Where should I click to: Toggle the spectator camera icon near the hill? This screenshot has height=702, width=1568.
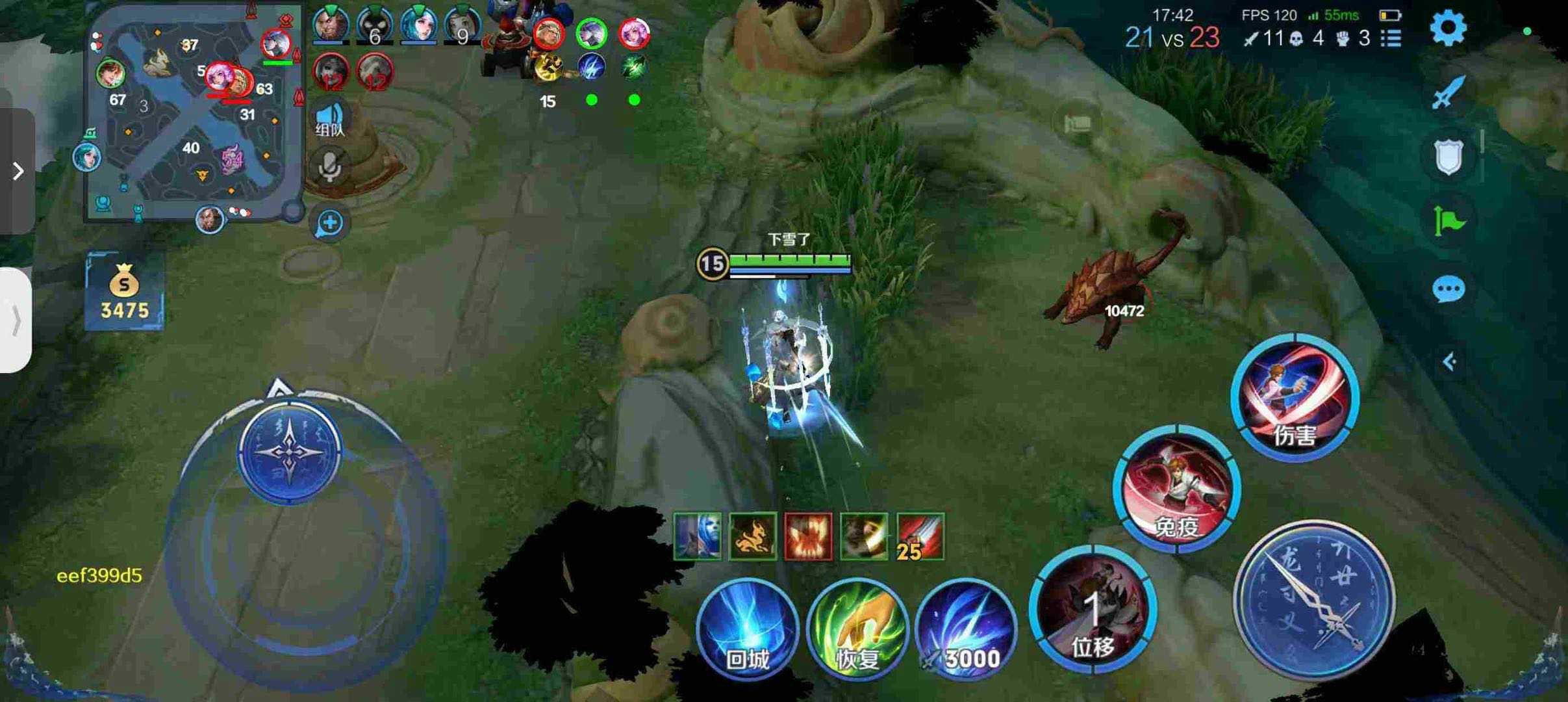pos(1076,123)
